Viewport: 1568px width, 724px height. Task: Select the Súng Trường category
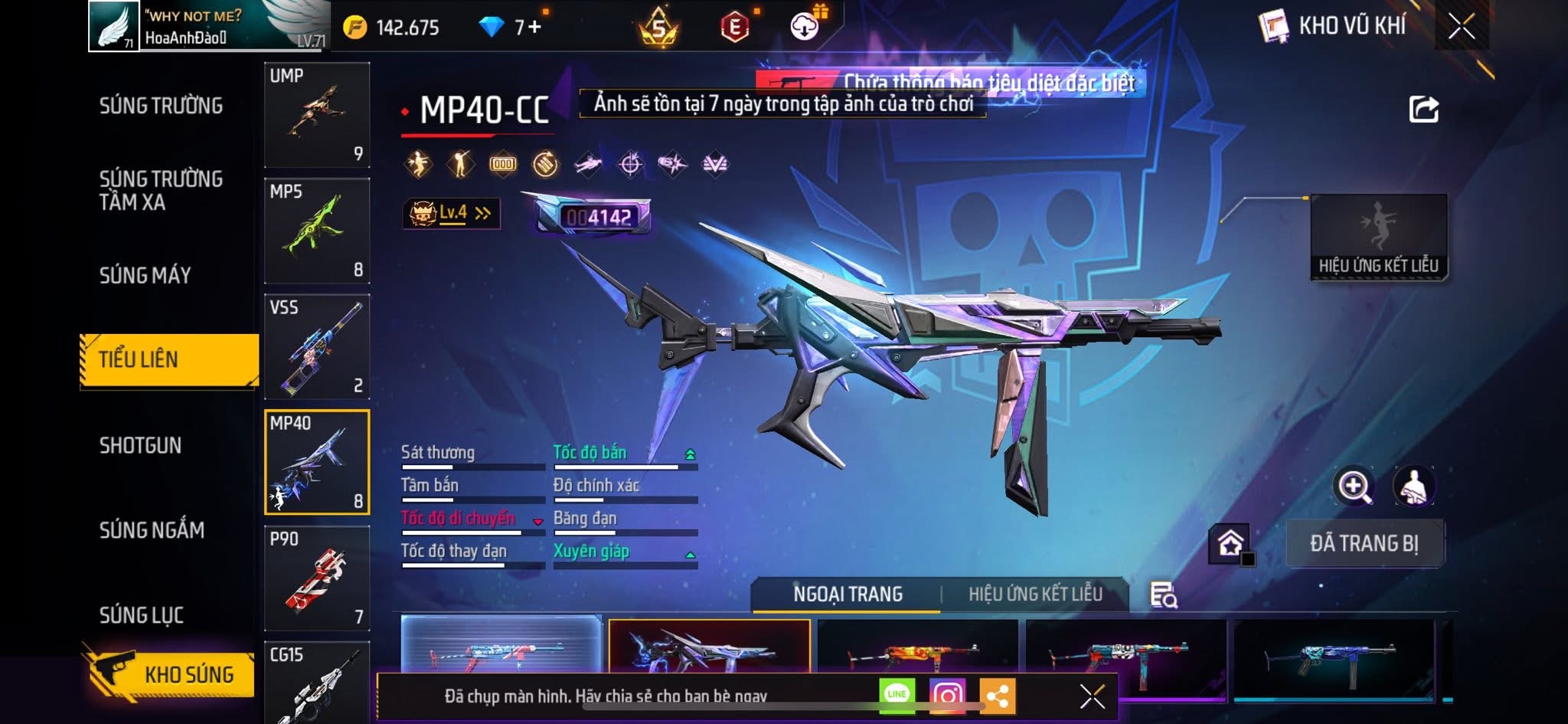click(161, 106)
